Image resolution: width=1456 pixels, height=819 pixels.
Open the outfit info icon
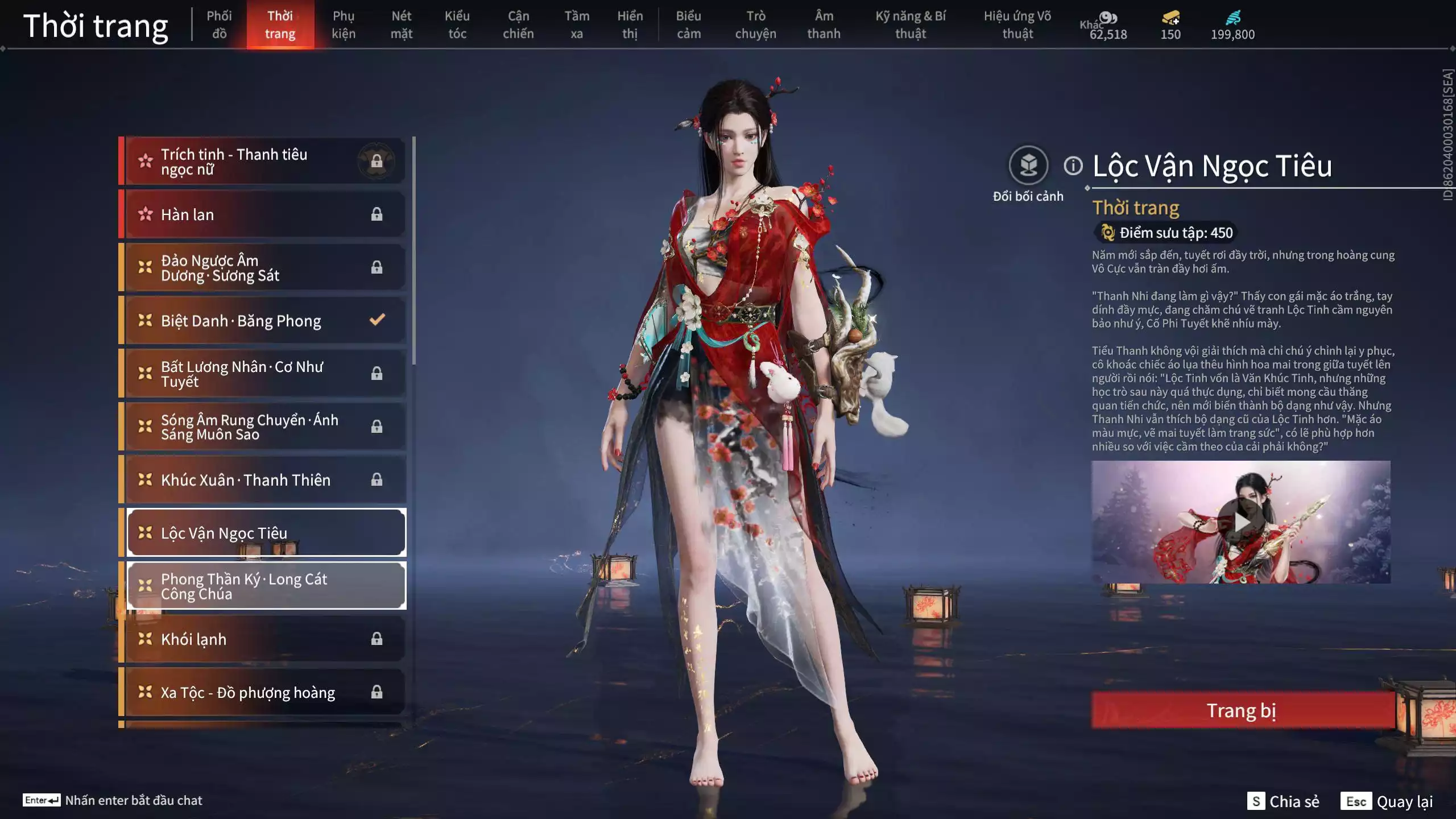coord(1073,166)
